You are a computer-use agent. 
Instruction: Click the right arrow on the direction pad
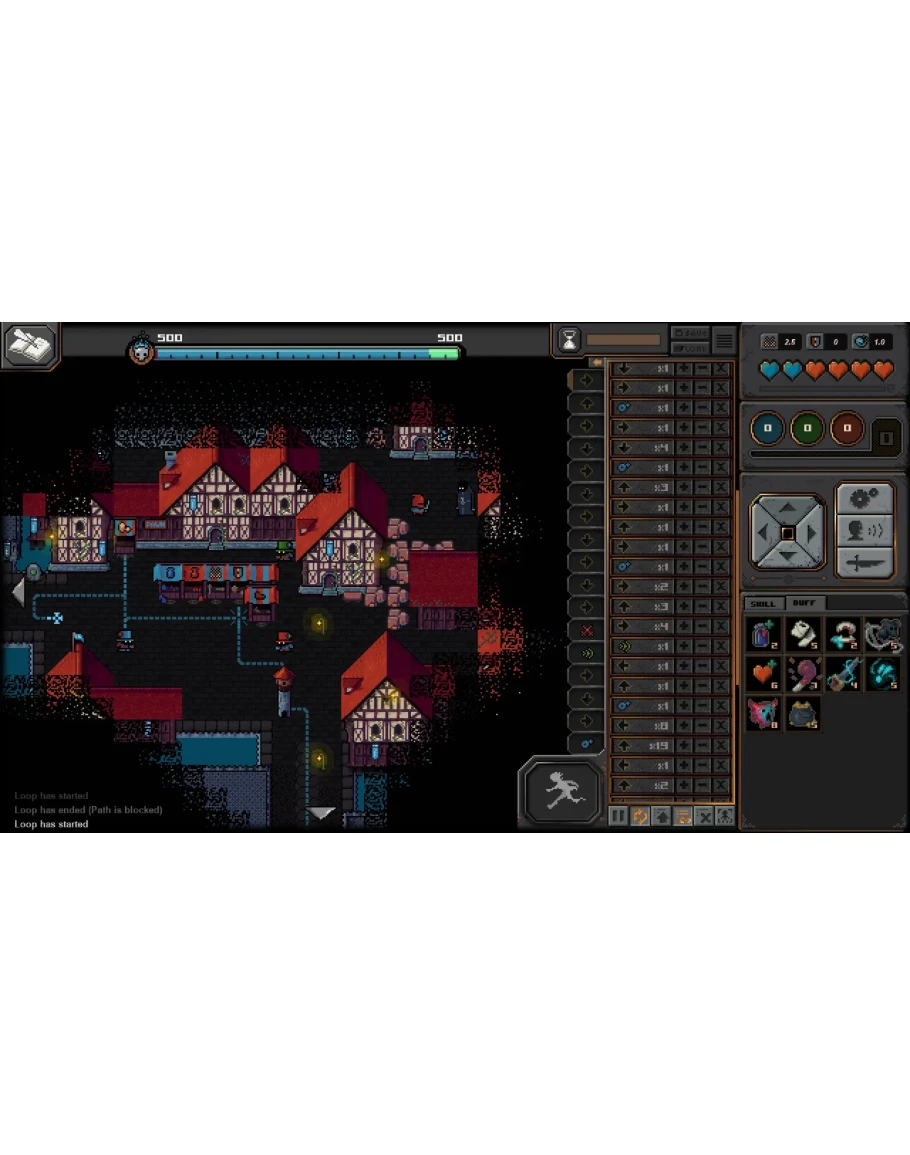click(x=813, y=533)
